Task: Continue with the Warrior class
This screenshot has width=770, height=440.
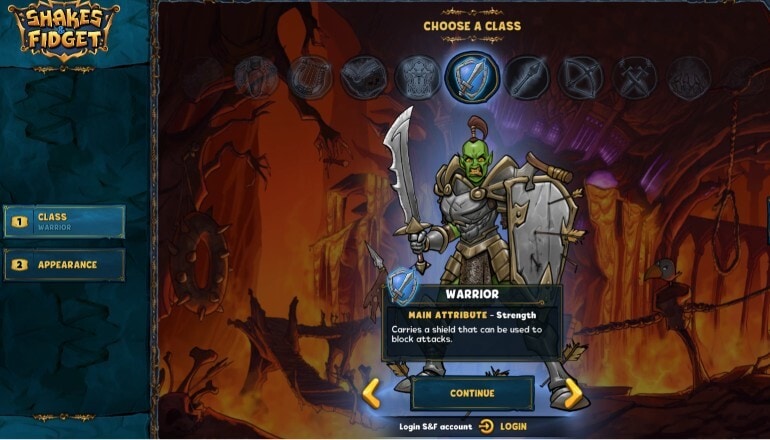Action: pos(472,393)
